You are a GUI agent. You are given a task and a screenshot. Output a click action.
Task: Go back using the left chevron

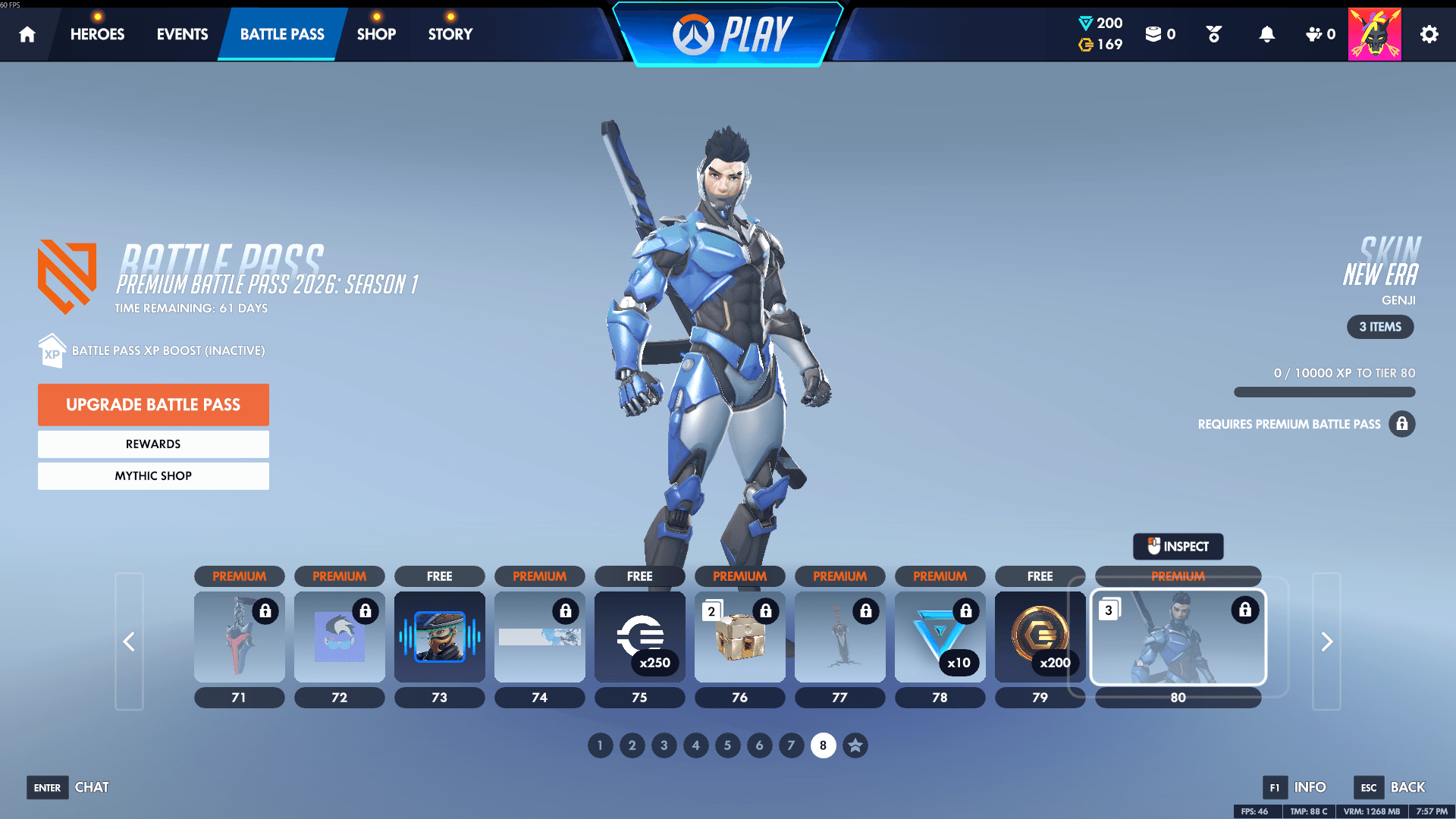[129, 641]
